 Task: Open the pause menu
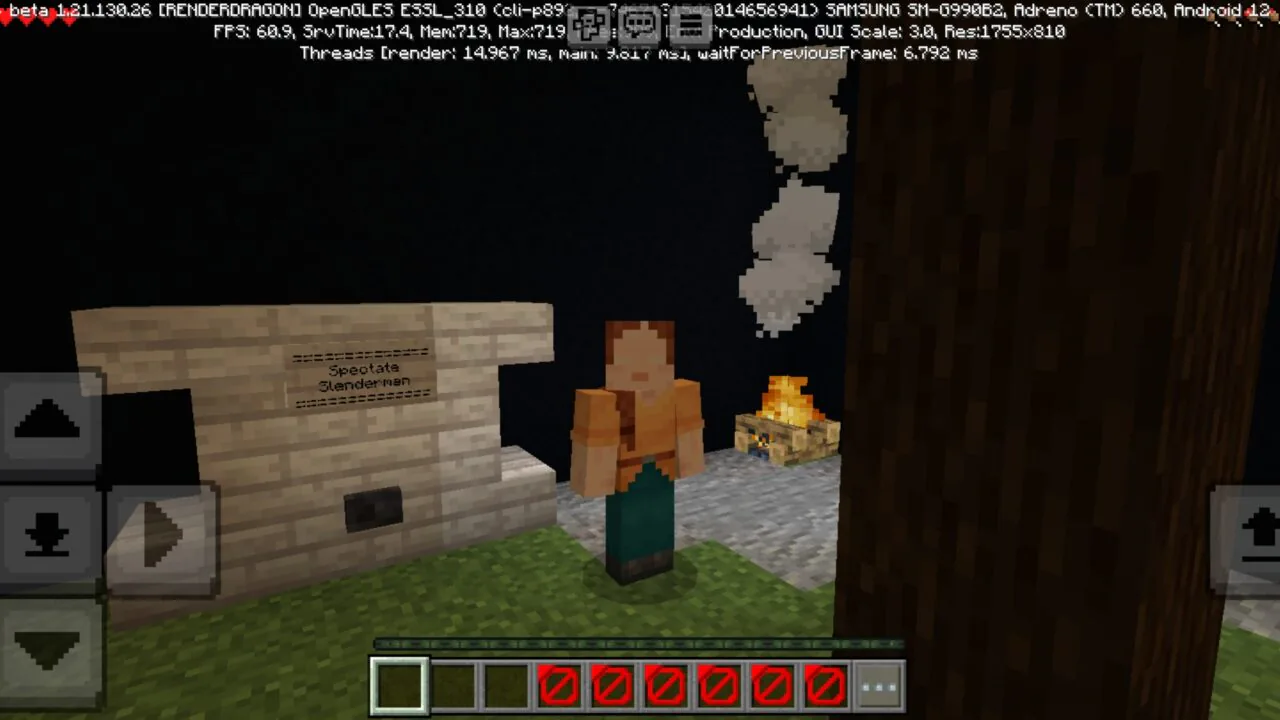(691, 25)
